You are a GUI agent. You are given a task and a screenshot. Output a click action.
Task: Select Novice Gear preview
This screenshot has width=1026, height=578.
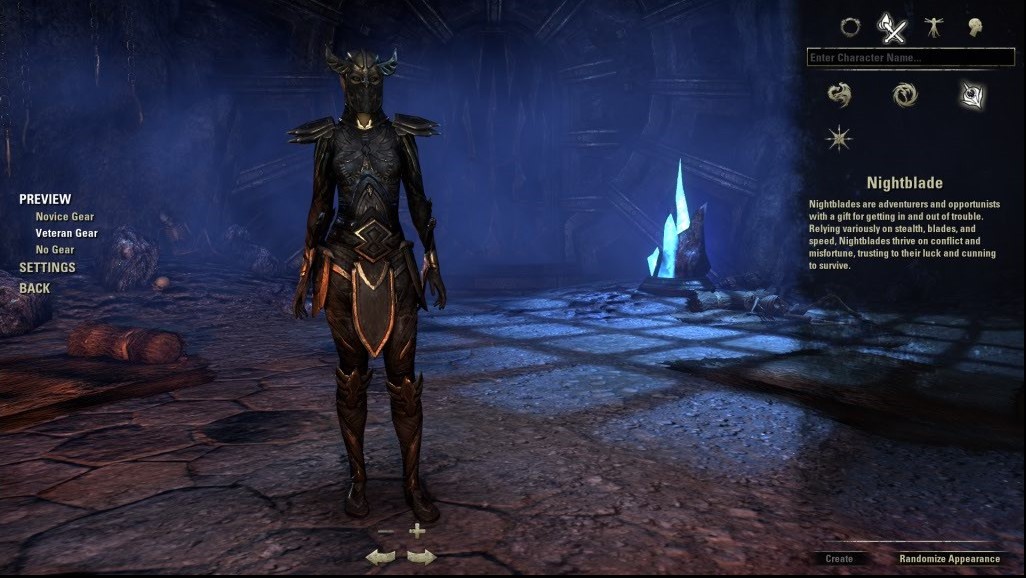[x=64, y=217]
